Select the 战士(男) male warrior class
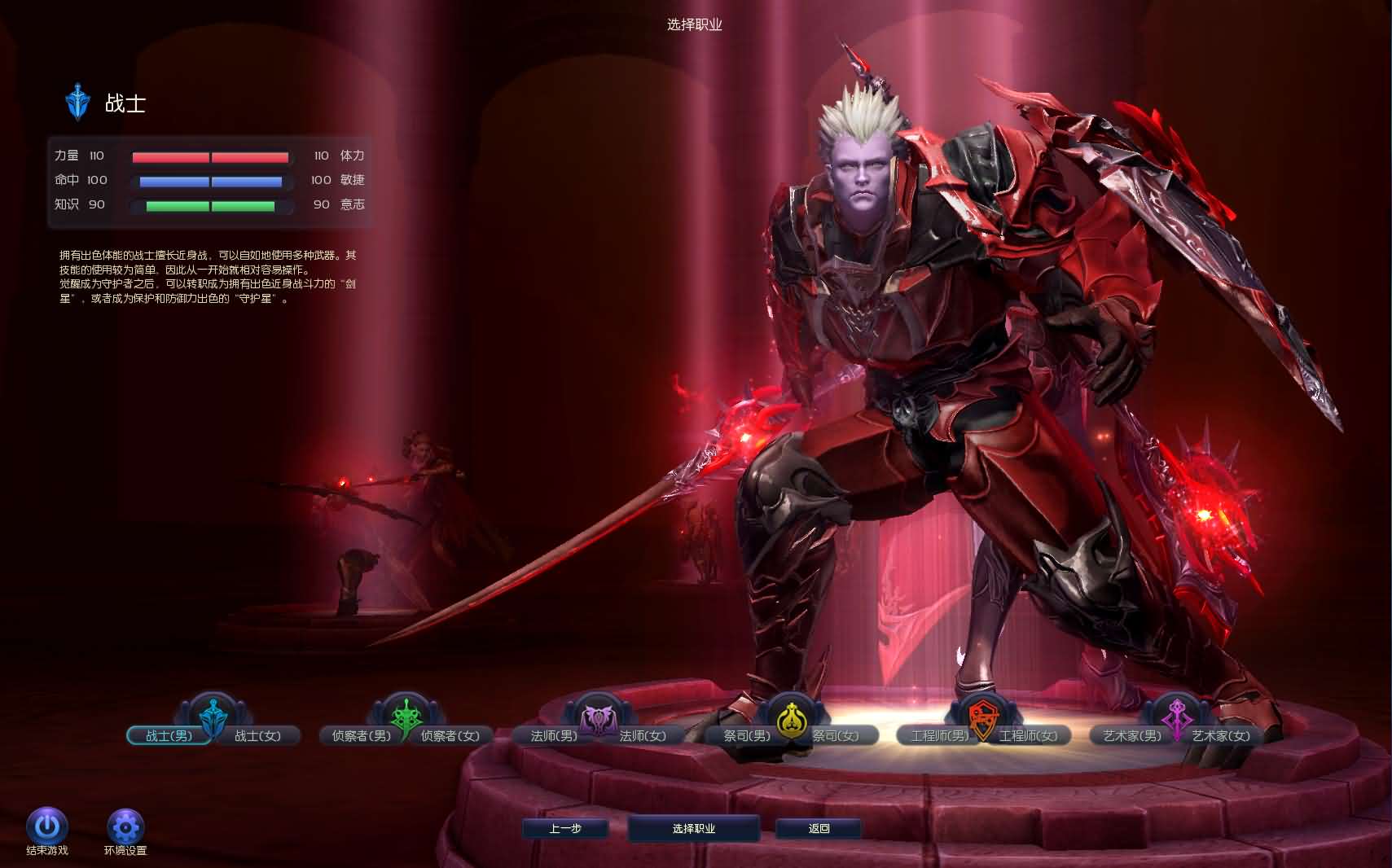Image resolution: width=1392 pixels, height=868 pixels. (x=168, y=736)
